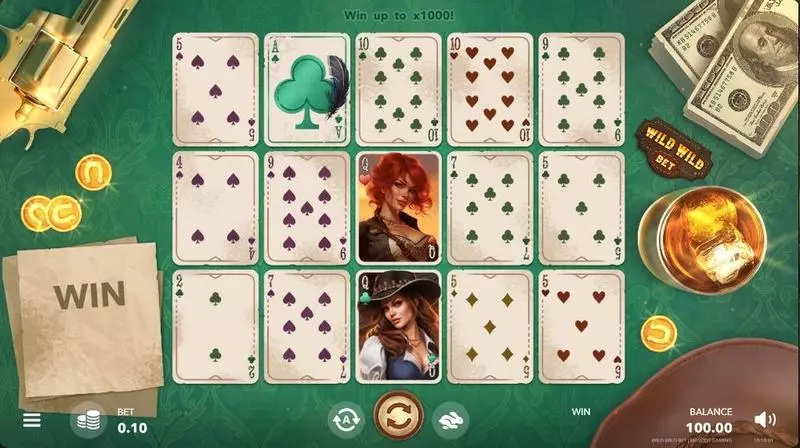Enable autoplay spins
800x448 pixels.
pyautogui.click(x=344, y=420)
